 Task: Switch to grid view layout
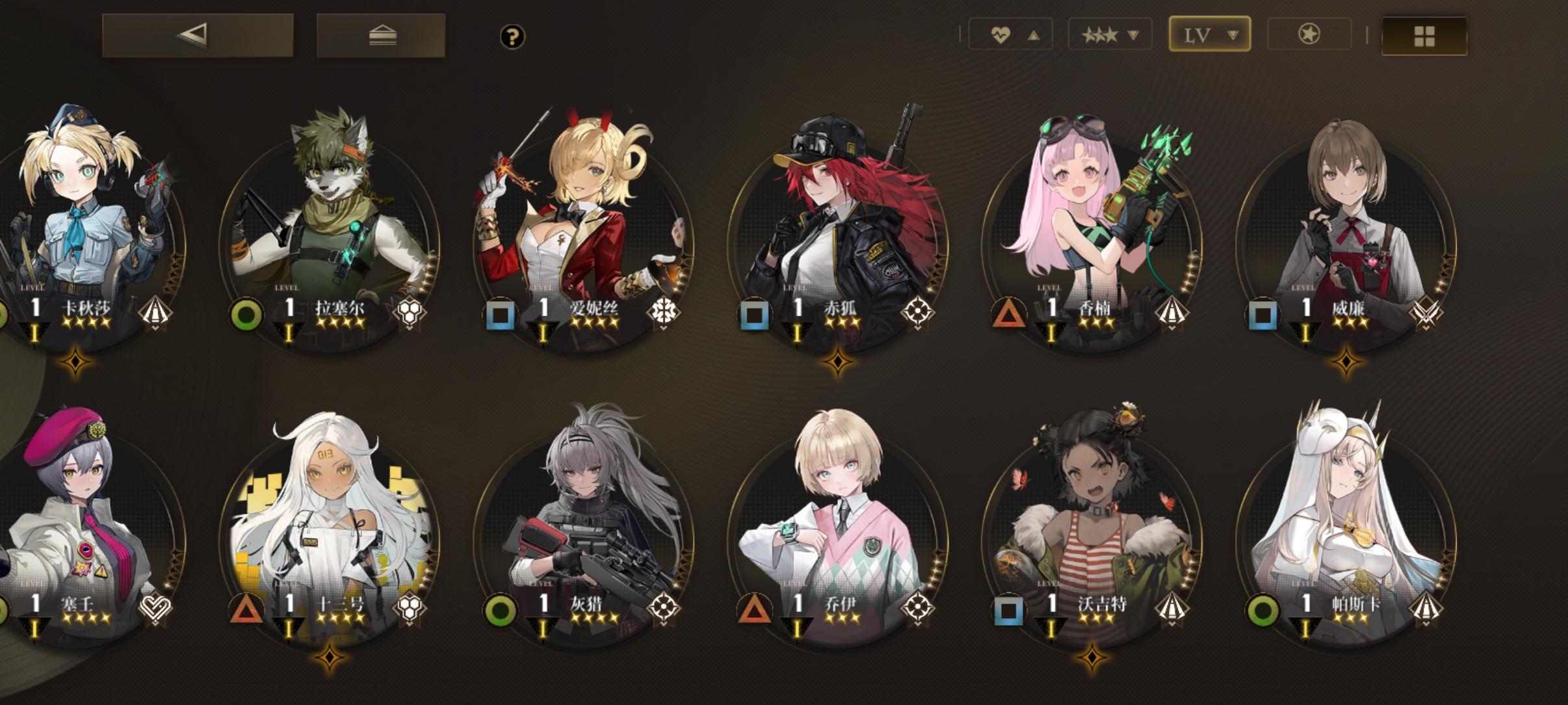[1424, 37]
